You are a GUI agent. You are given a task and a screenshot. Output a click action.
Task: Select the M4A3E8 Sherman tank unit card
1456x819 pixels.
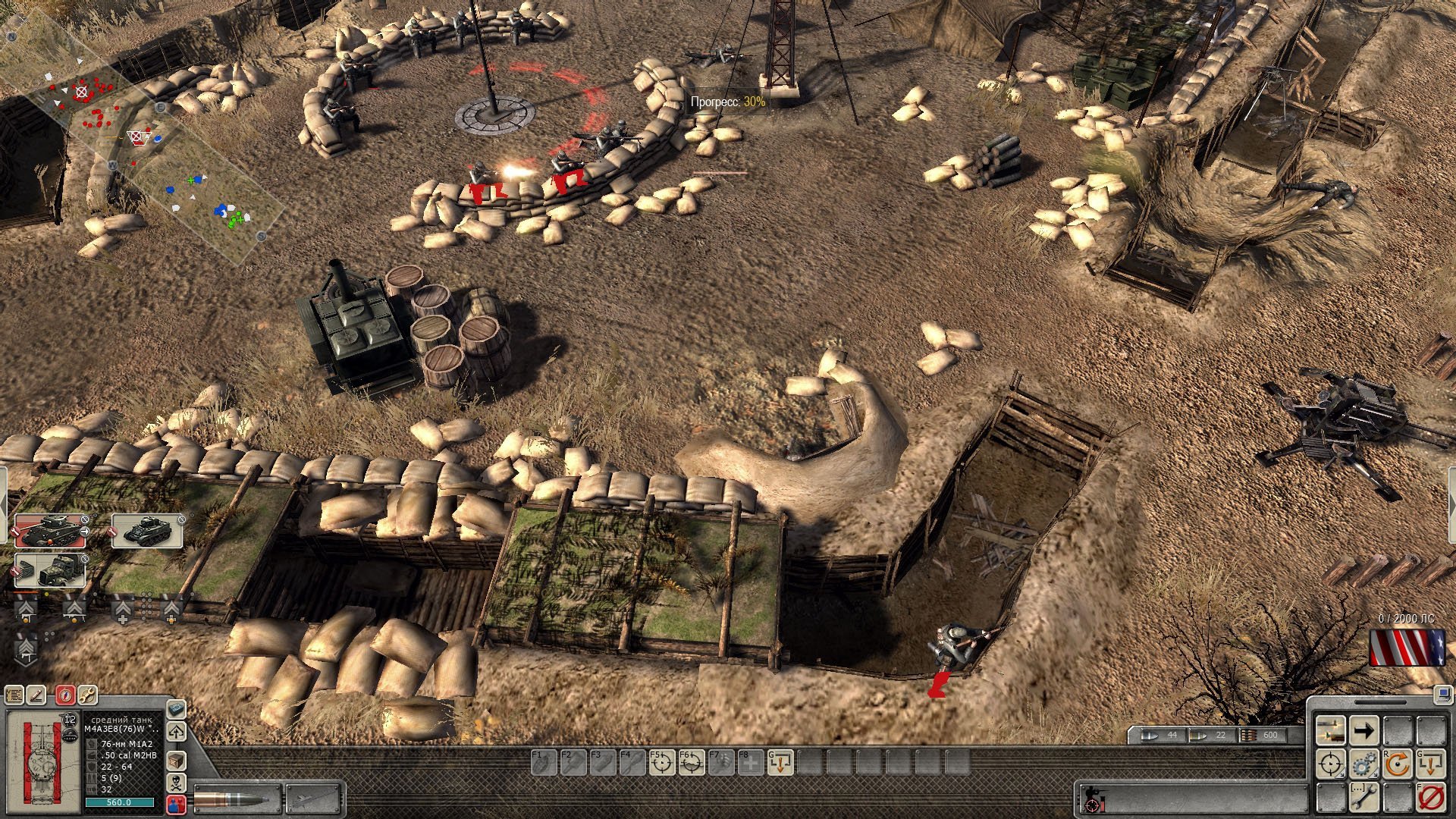(x=50, y=532)
